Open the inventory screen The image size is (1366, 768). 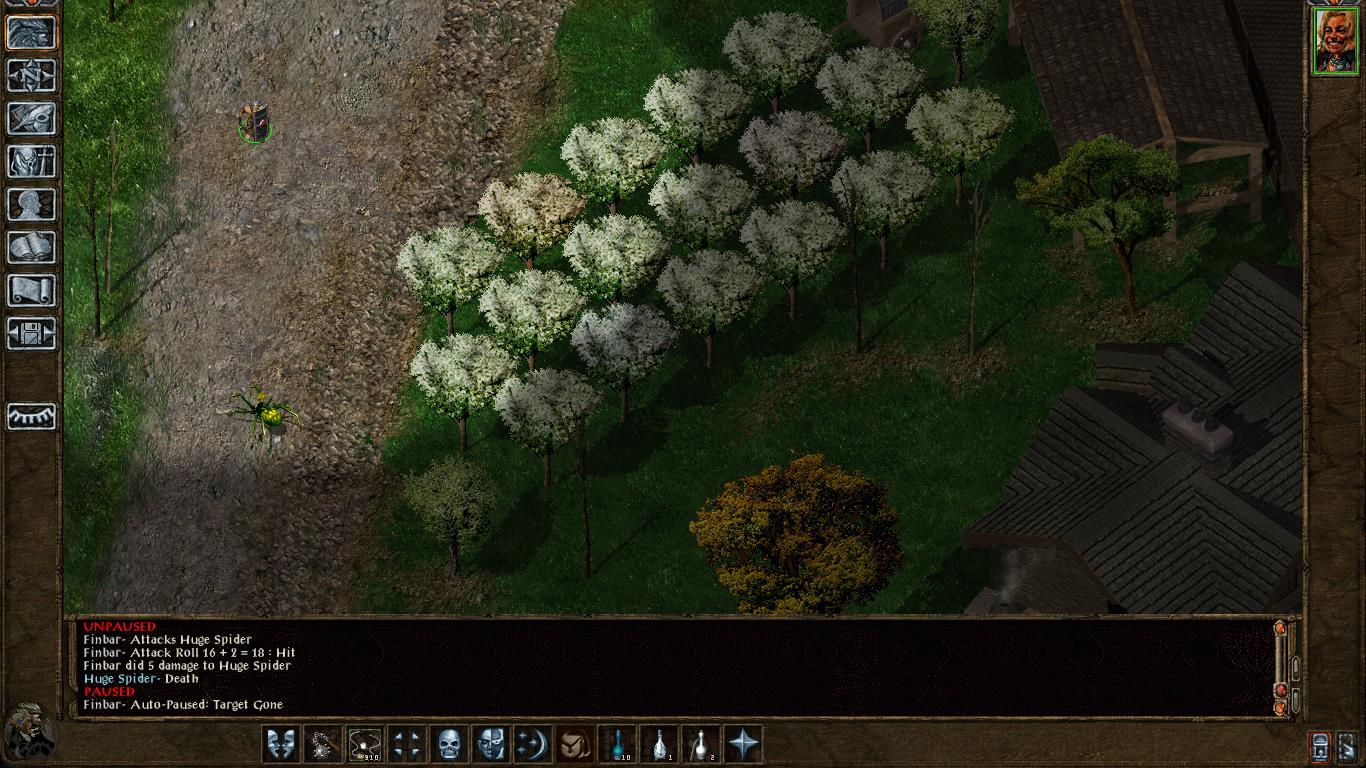tap(31, 161)
